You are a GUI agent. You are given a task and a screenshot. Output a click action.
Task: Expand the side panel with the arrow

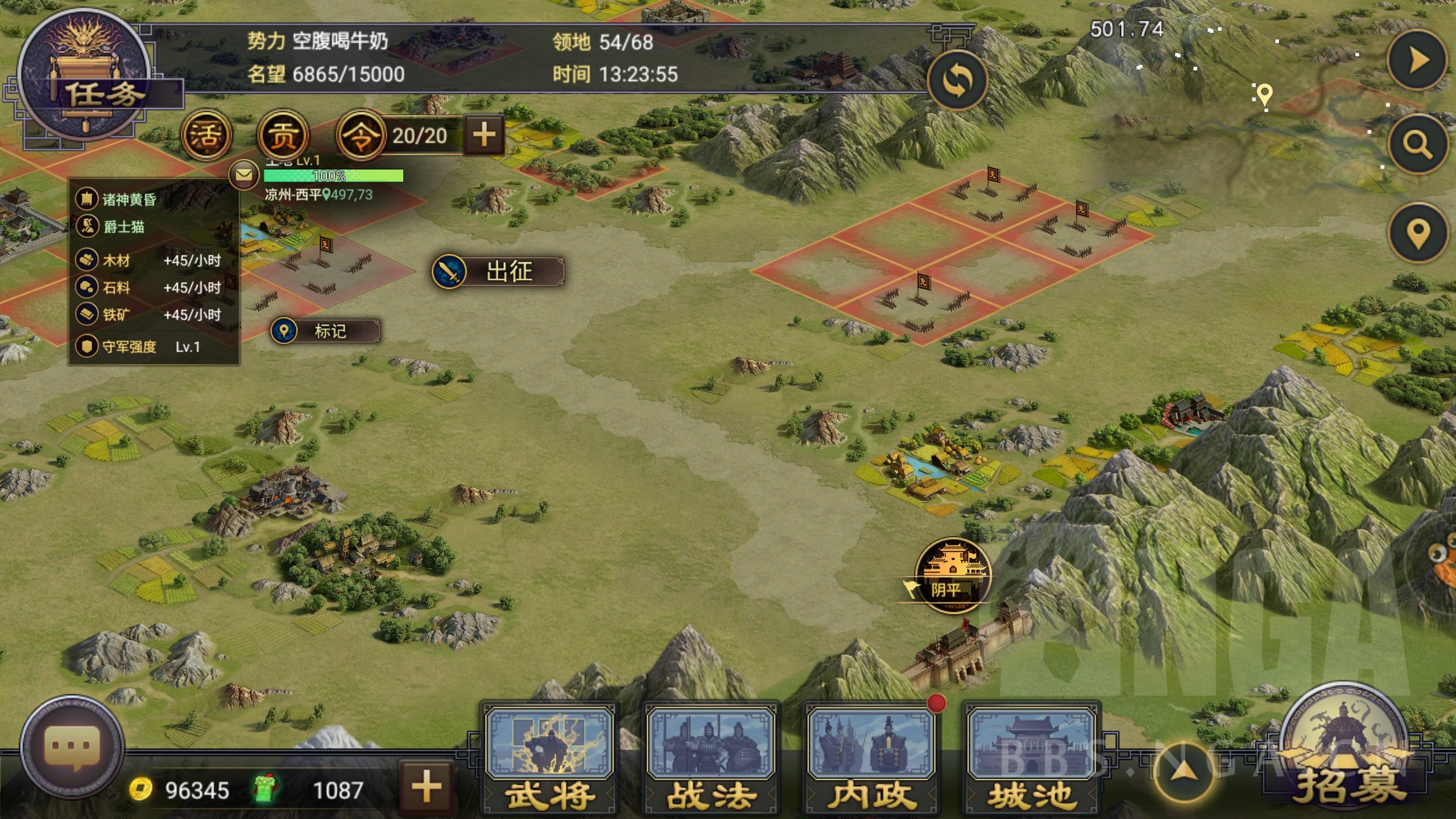coord(1417,60)
